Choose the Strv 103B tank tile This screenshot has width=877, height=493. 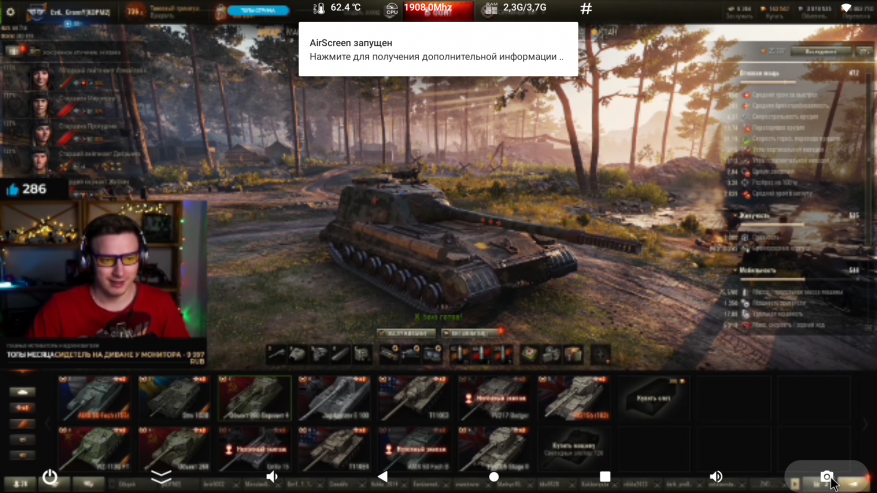[175, 398]
